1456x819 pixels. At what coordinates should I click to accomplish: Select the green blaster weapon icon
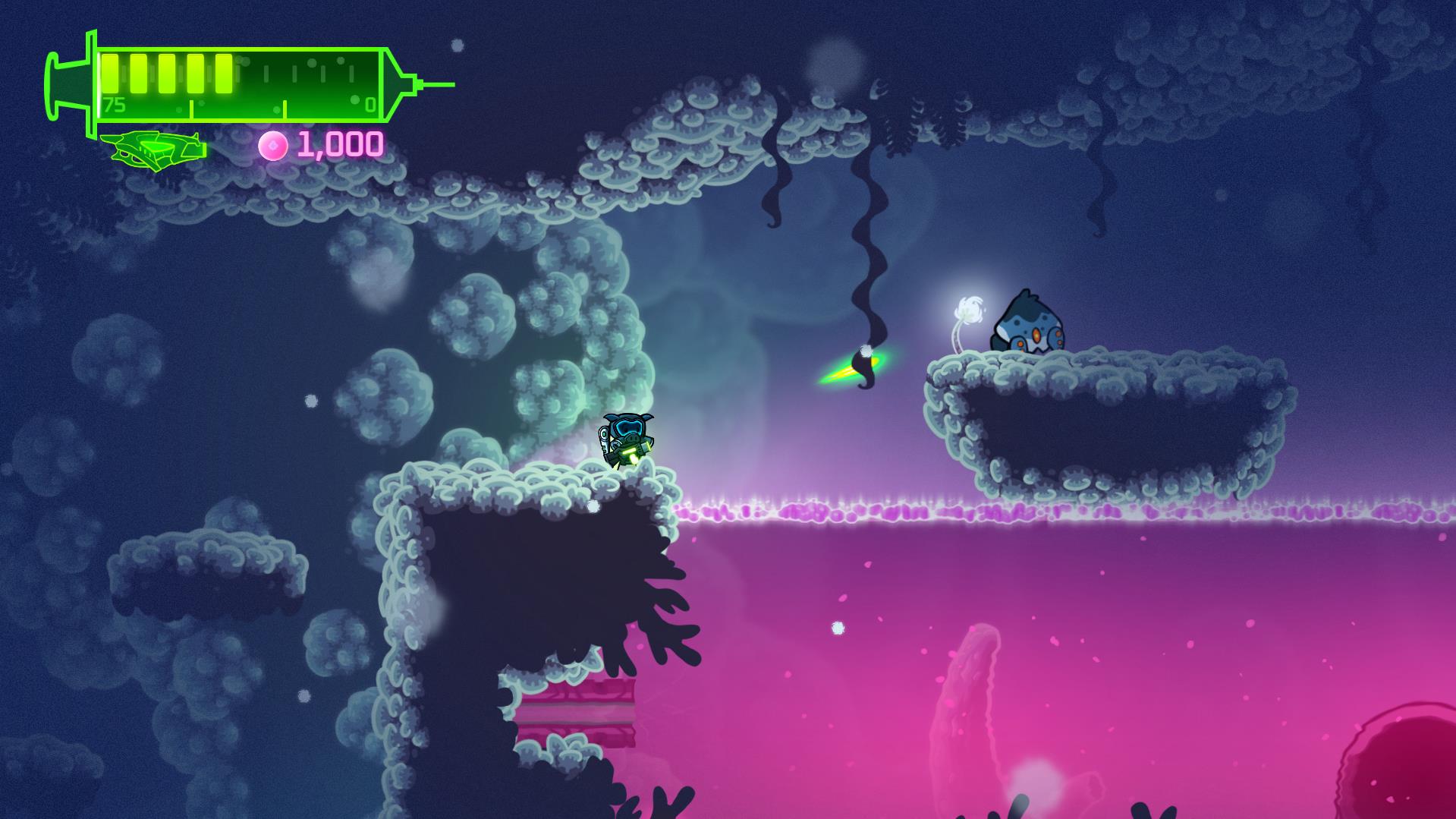coord(154,148)
